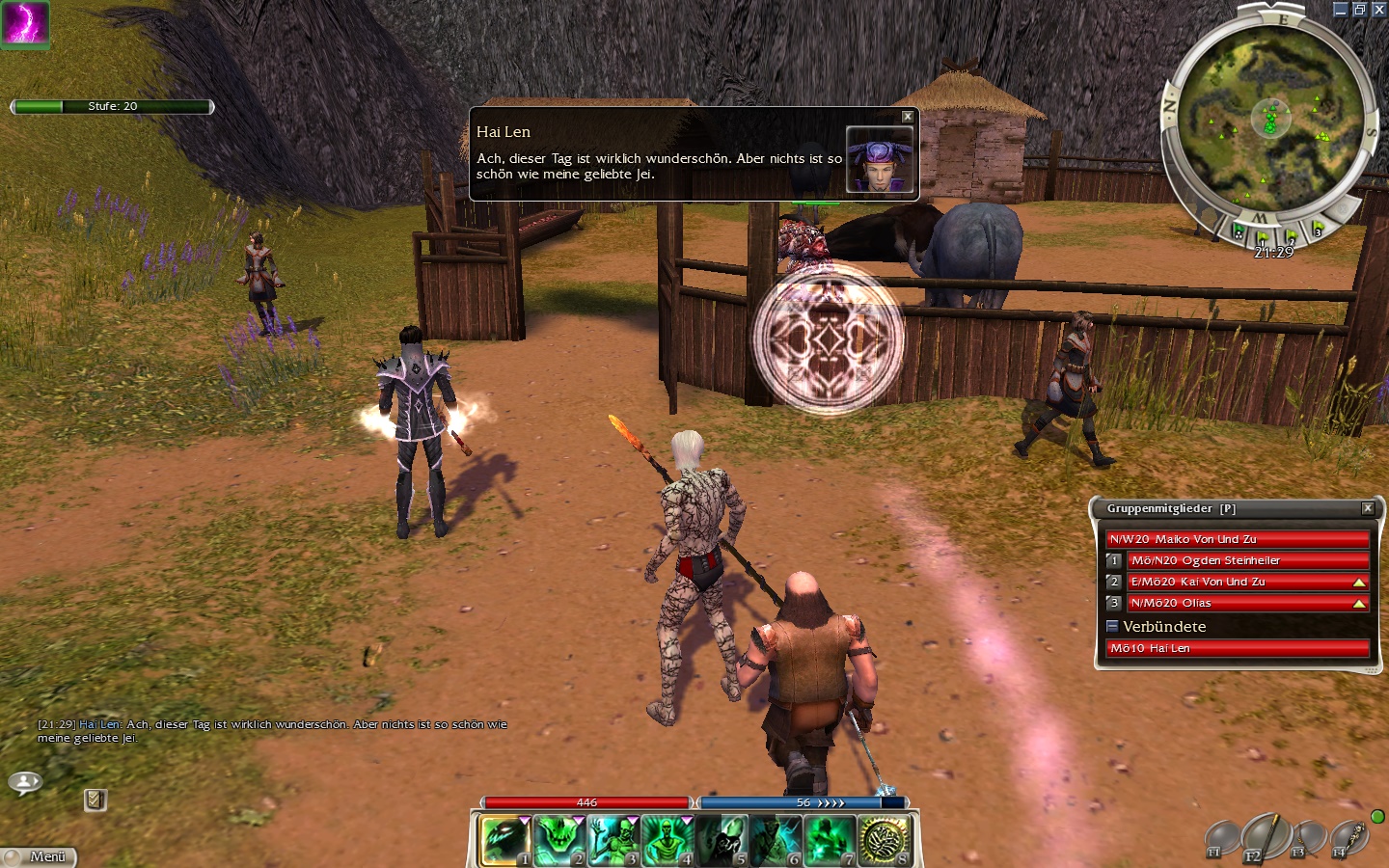Cast skill 3 green zombie minion
This screenshot has height=868, width=1389.
(x=613, y=840)
